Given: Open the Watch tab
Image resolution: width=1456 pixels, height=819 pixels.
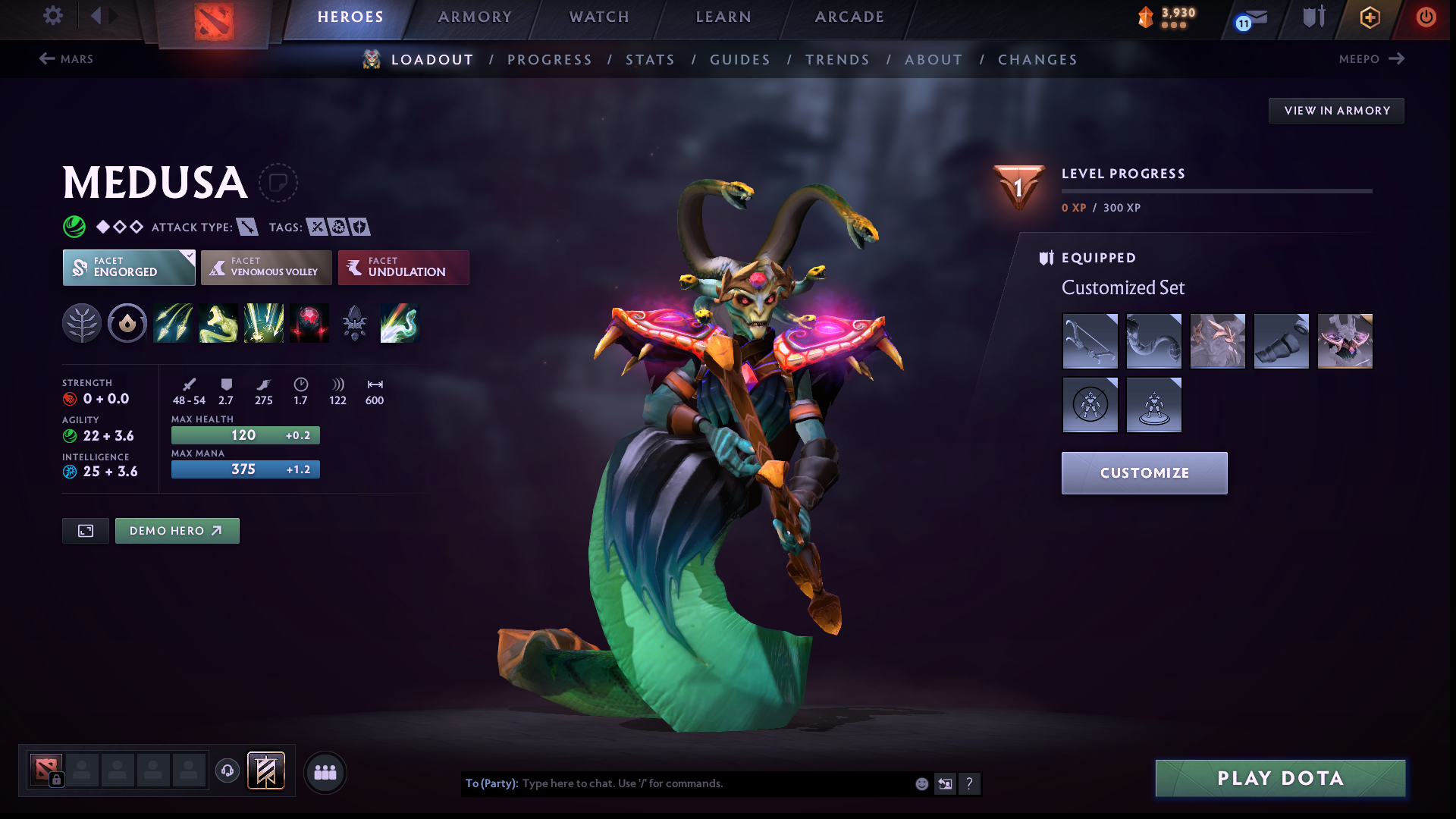Looking at the screenshot, I should (x=599, y=17).
